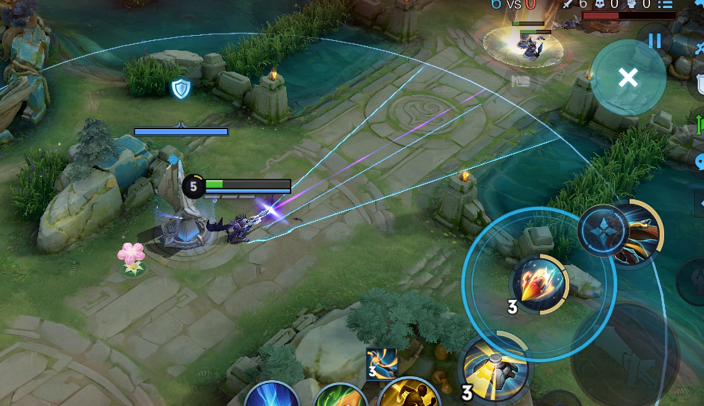This screenshot has width=704, height=406.
Task: Cast the golden running figure spell
Action: coord(411,393)
